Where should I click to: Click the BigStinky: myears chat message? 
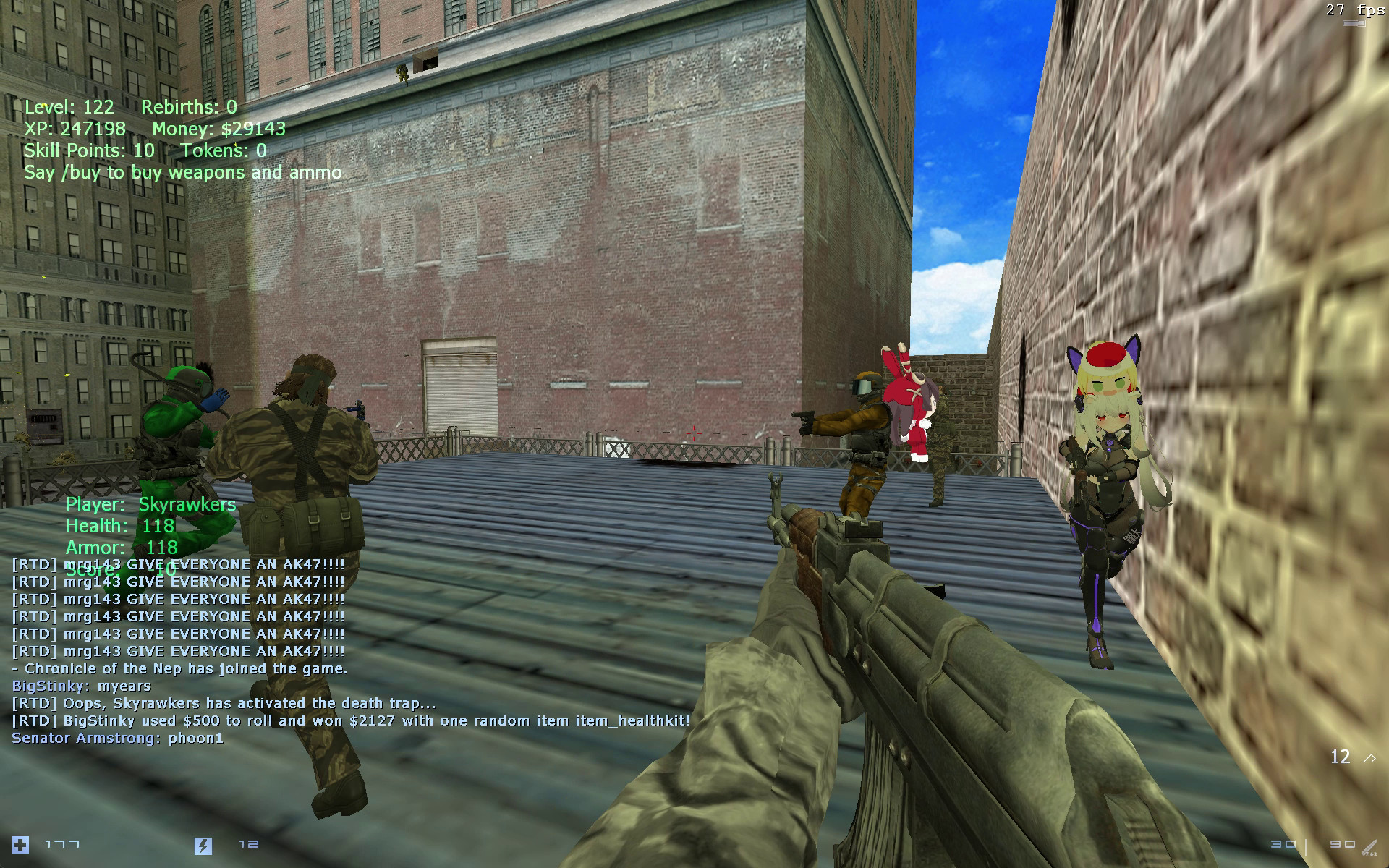[x=82, y=686]
